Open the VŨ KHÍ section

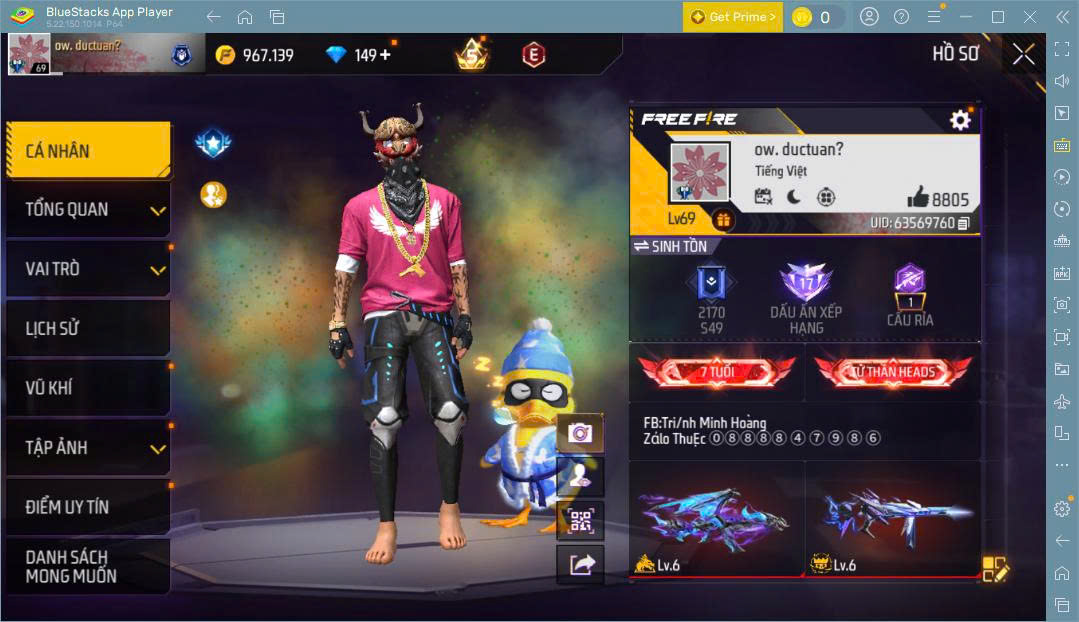[88, 388]
